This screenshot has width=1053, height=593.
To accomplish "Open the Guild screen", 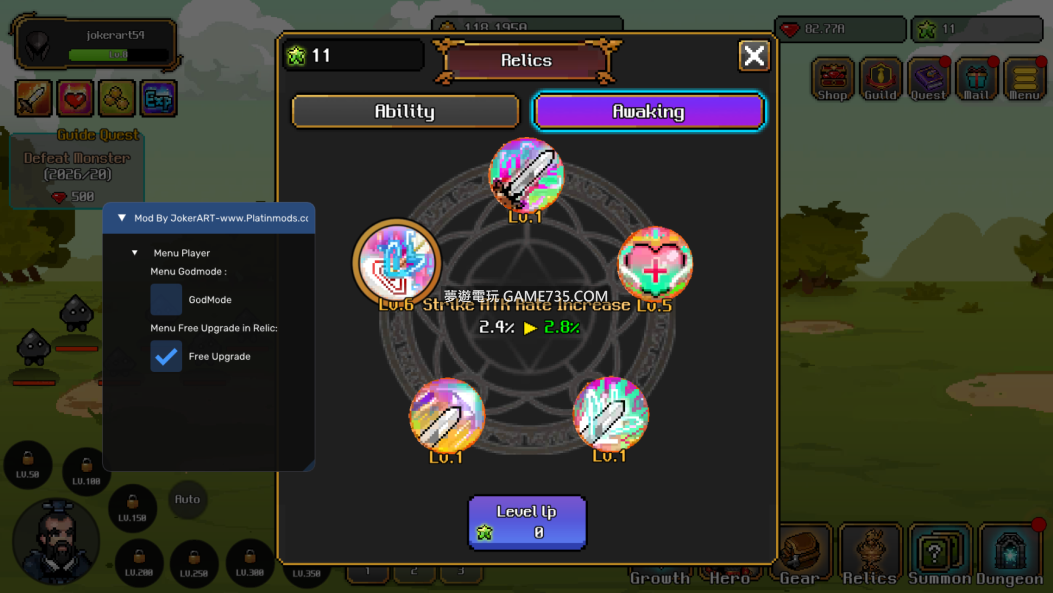I will (880, 80).
